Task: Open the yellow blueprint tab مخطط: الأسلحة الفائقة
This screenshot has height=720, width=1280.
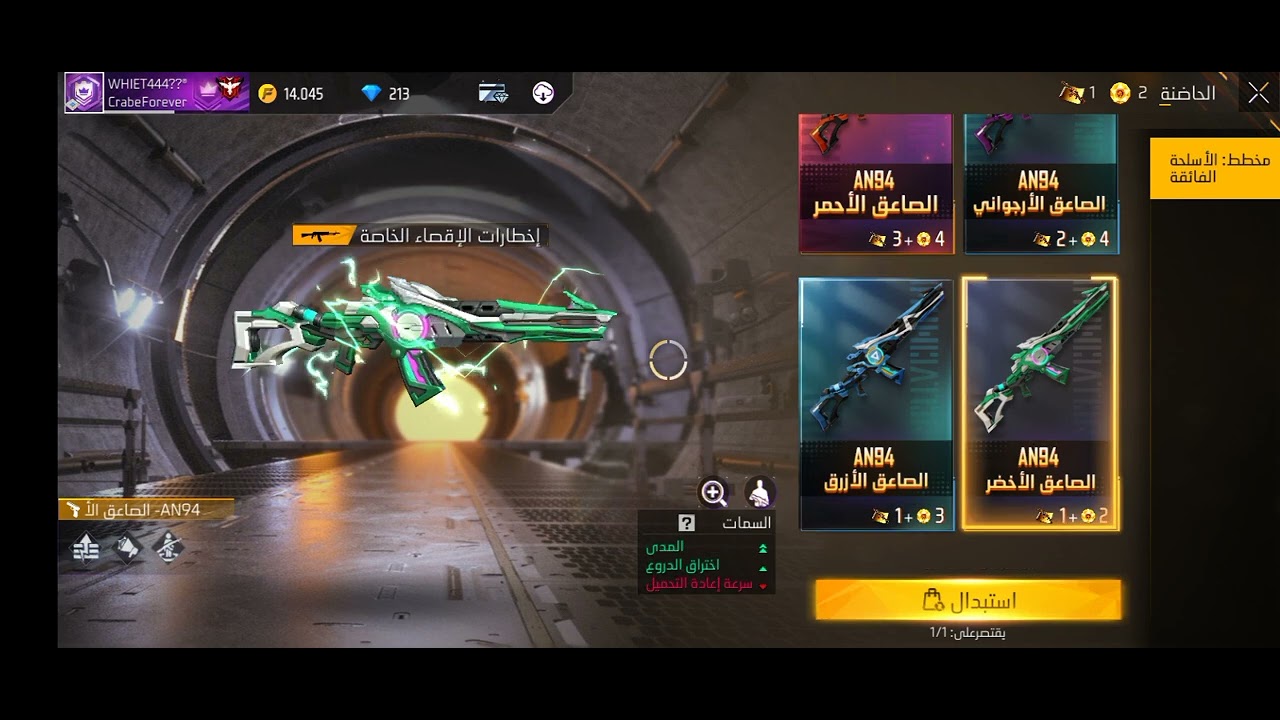Action: [x=1214, y=168]
